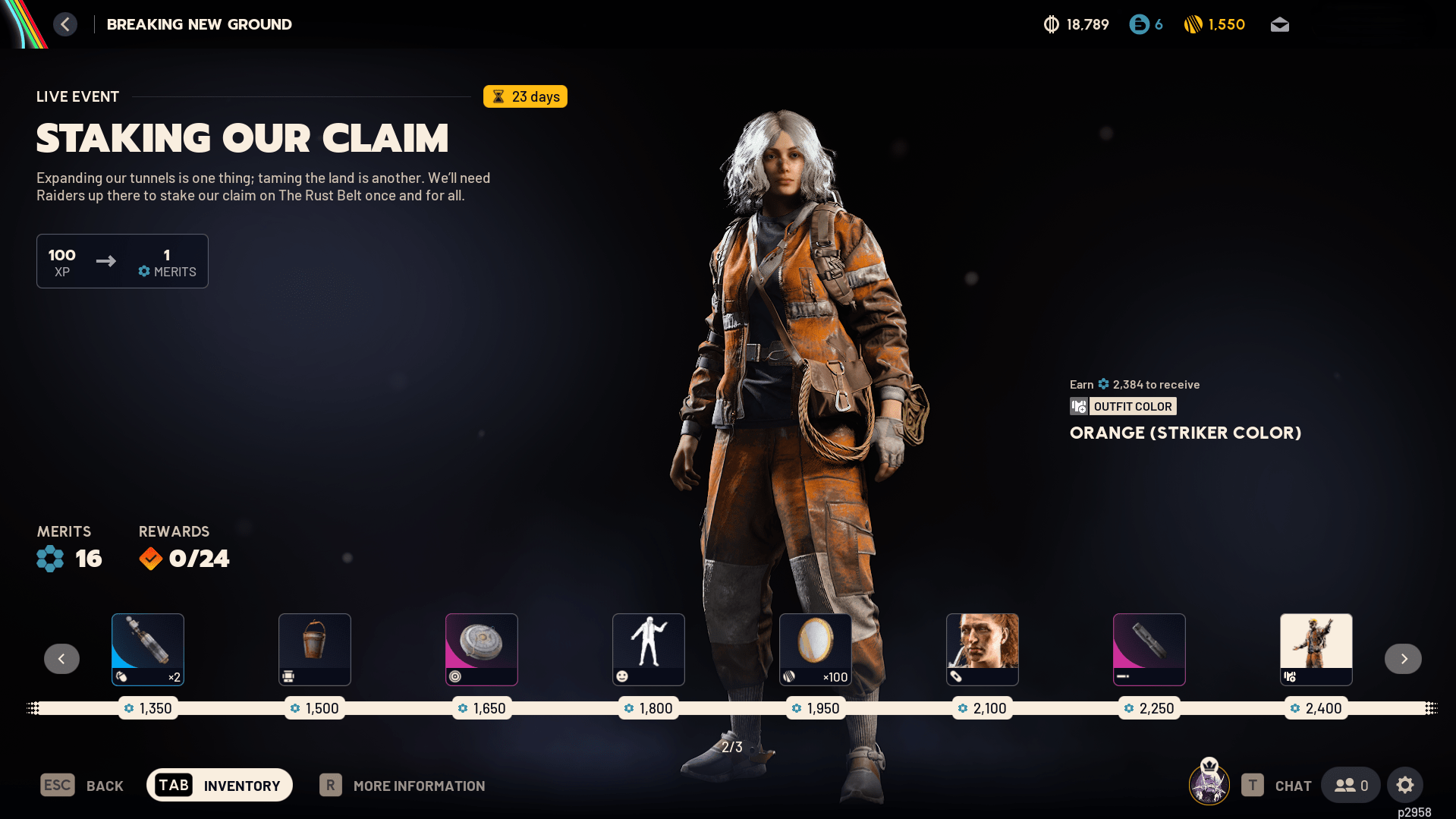Open the player party icon showing 0

pyautogui.click(x=1350, y=785)
